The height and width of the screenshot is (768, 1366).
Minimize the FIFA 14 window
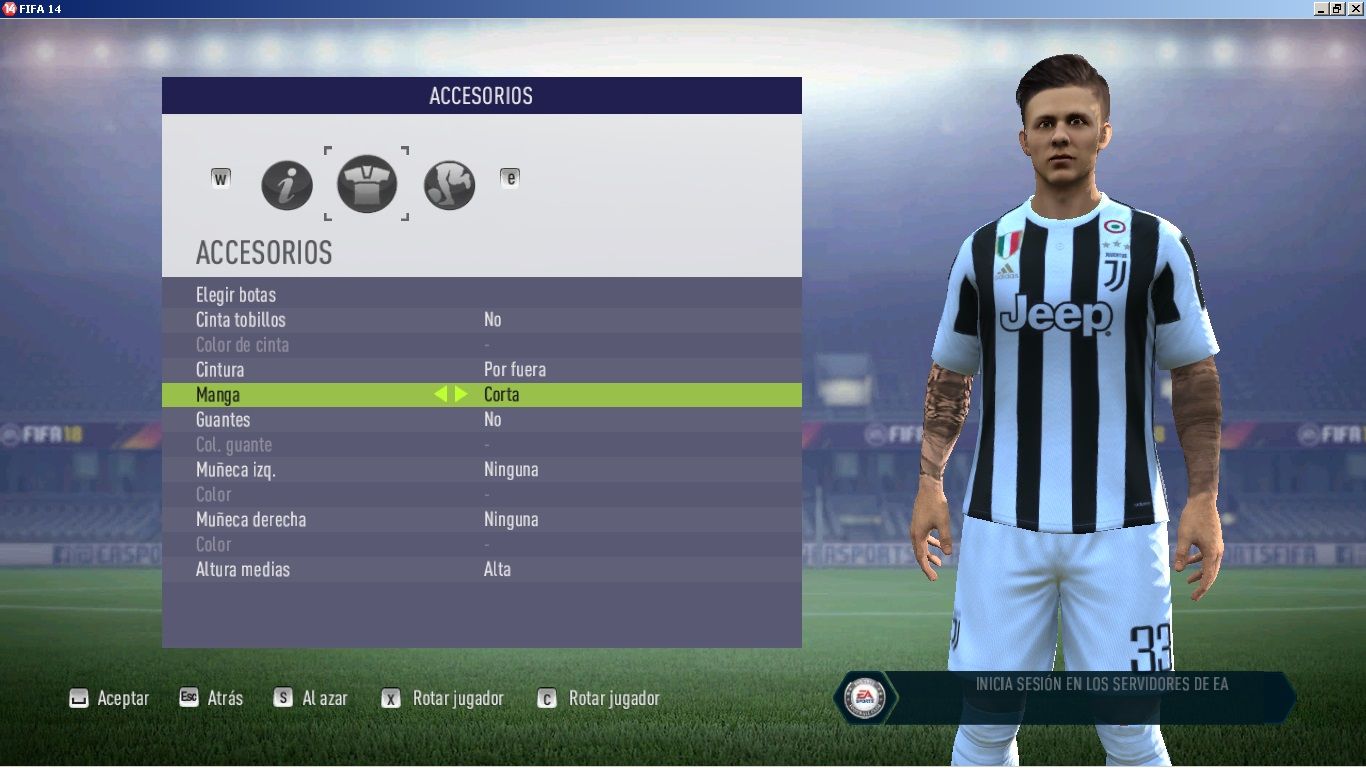tap(1322, 8)
